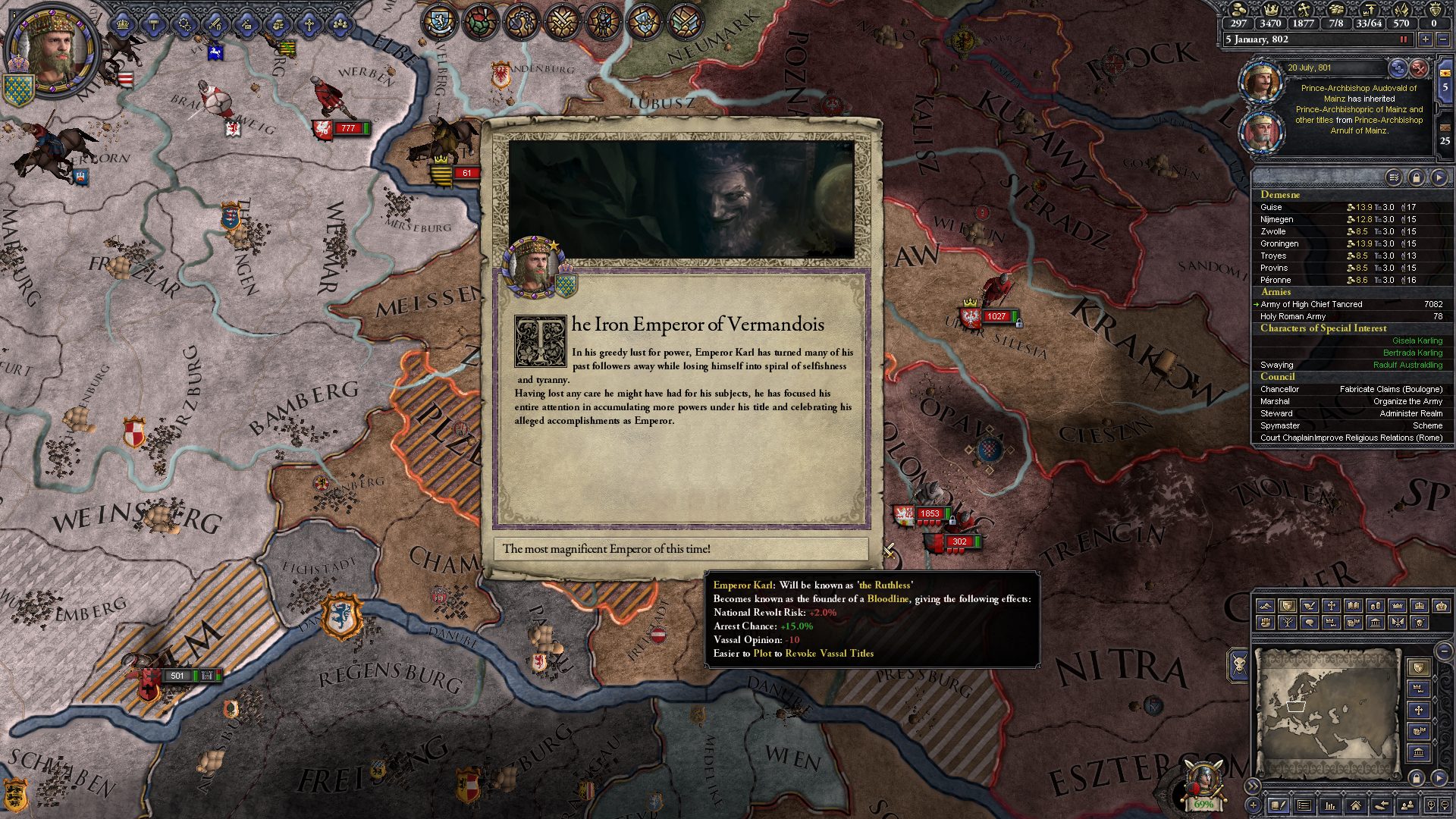Toggle the red pause indicator beside the date

click(1403, 39)
